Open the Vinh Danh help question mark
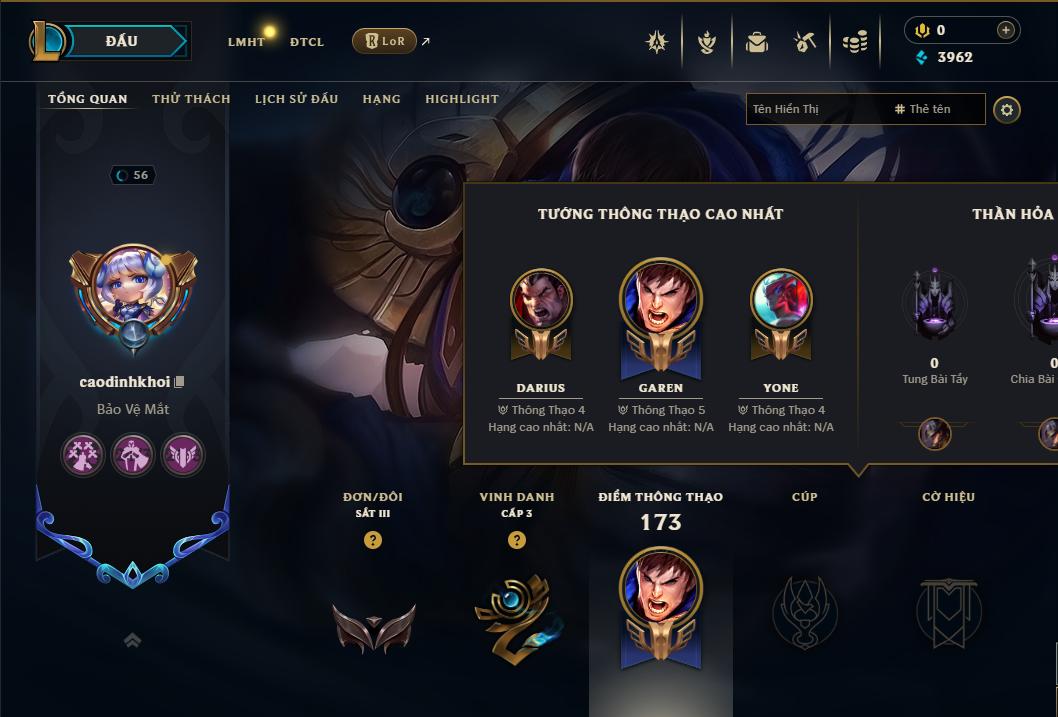 (x=516, y=540)
